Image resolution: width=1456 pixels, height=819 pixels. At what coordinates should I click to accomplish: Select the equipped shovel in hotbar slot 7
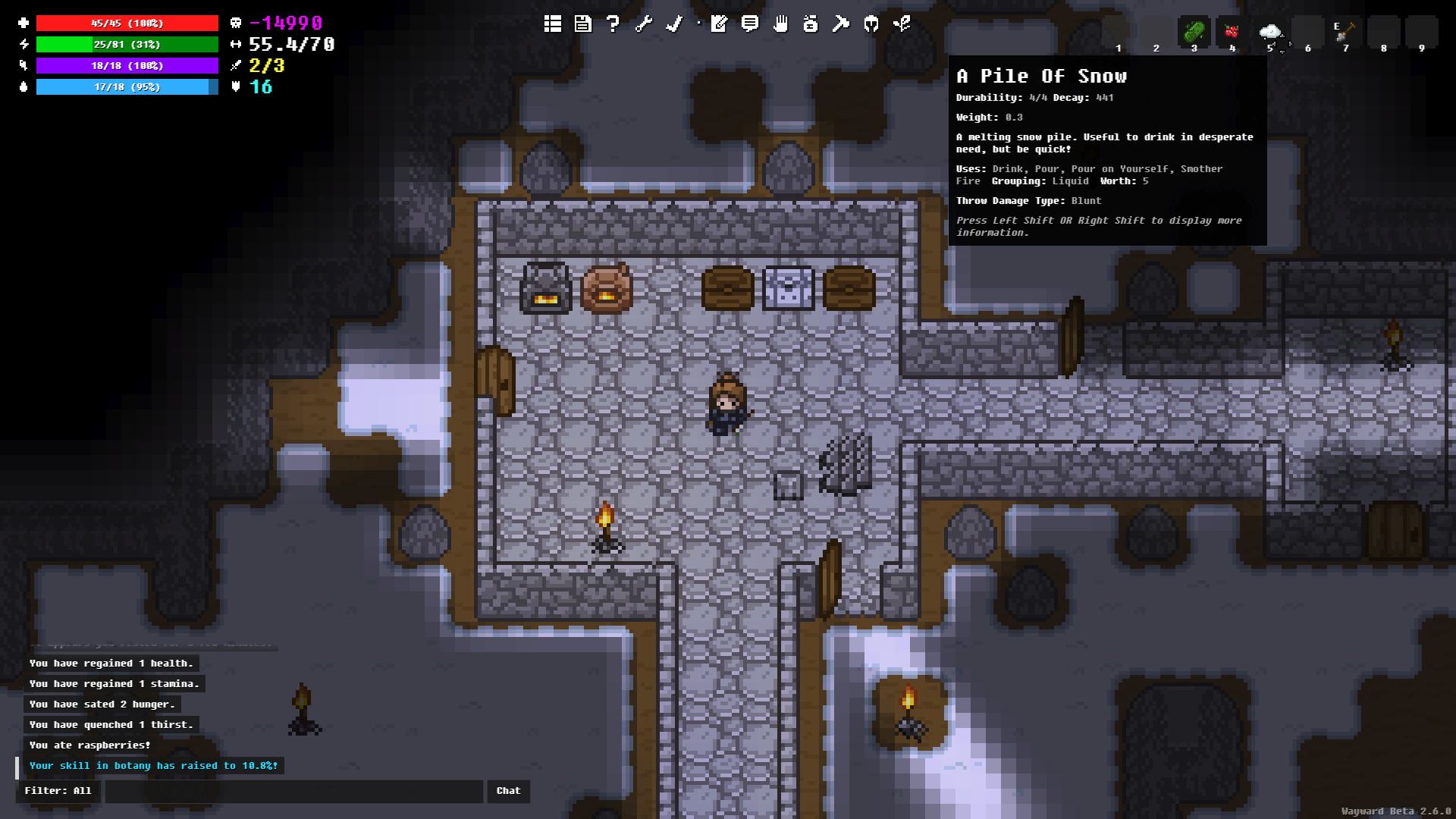click(1345, 33)
